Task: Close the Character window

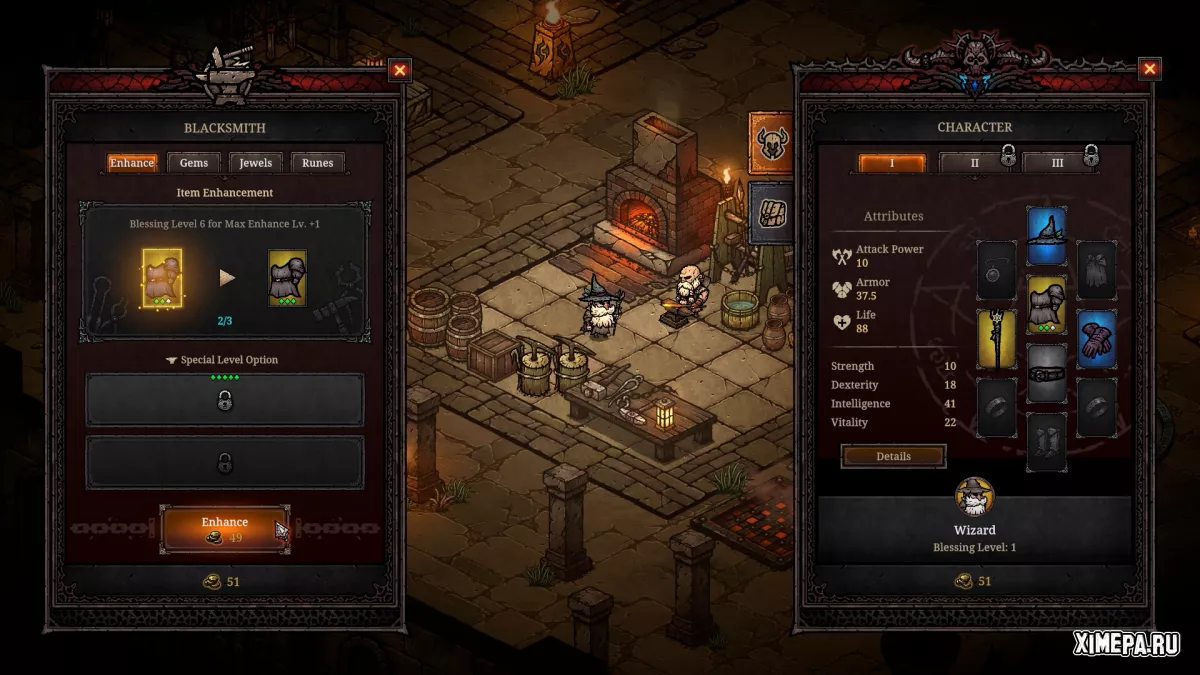Action: tap(1150, 69)
